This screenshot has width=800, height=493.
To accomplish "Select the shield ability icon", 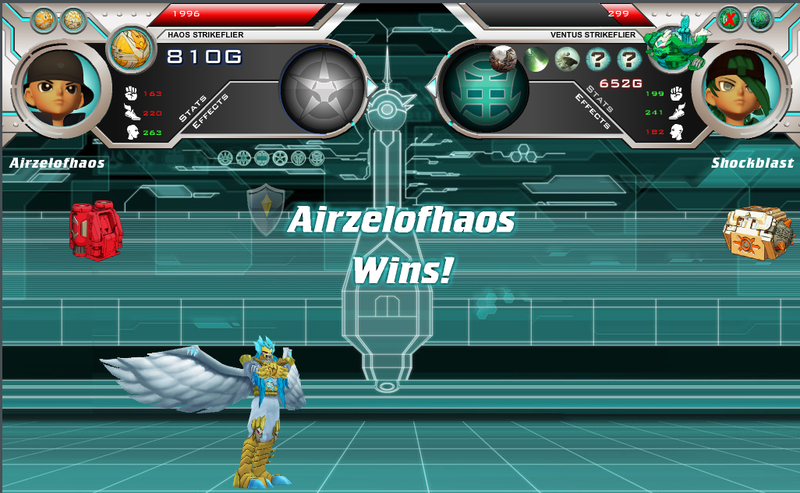I will click(265, 207).
